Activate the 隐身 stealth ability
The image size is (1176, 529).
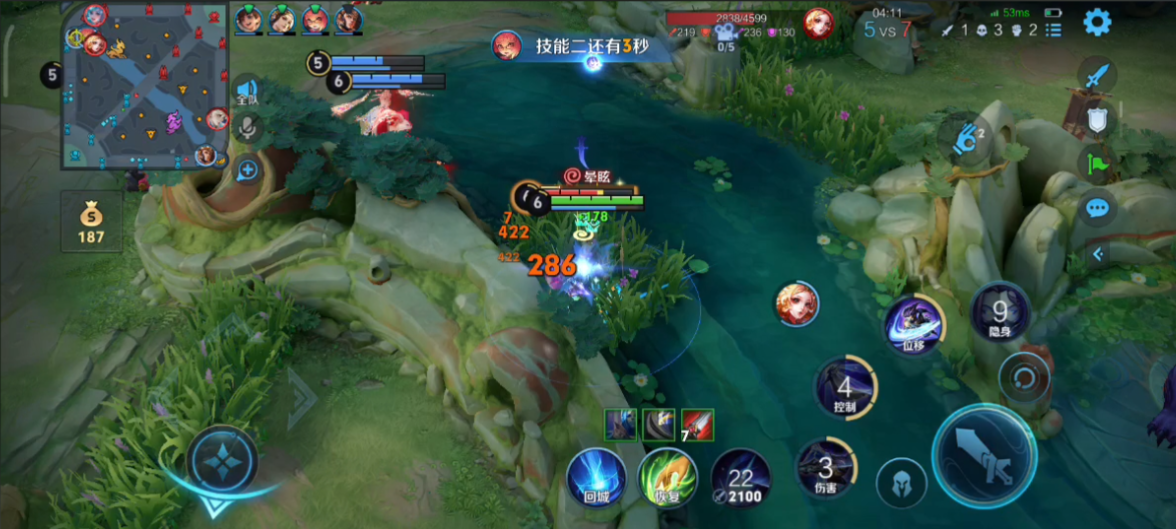click(x=1000, y=314)
